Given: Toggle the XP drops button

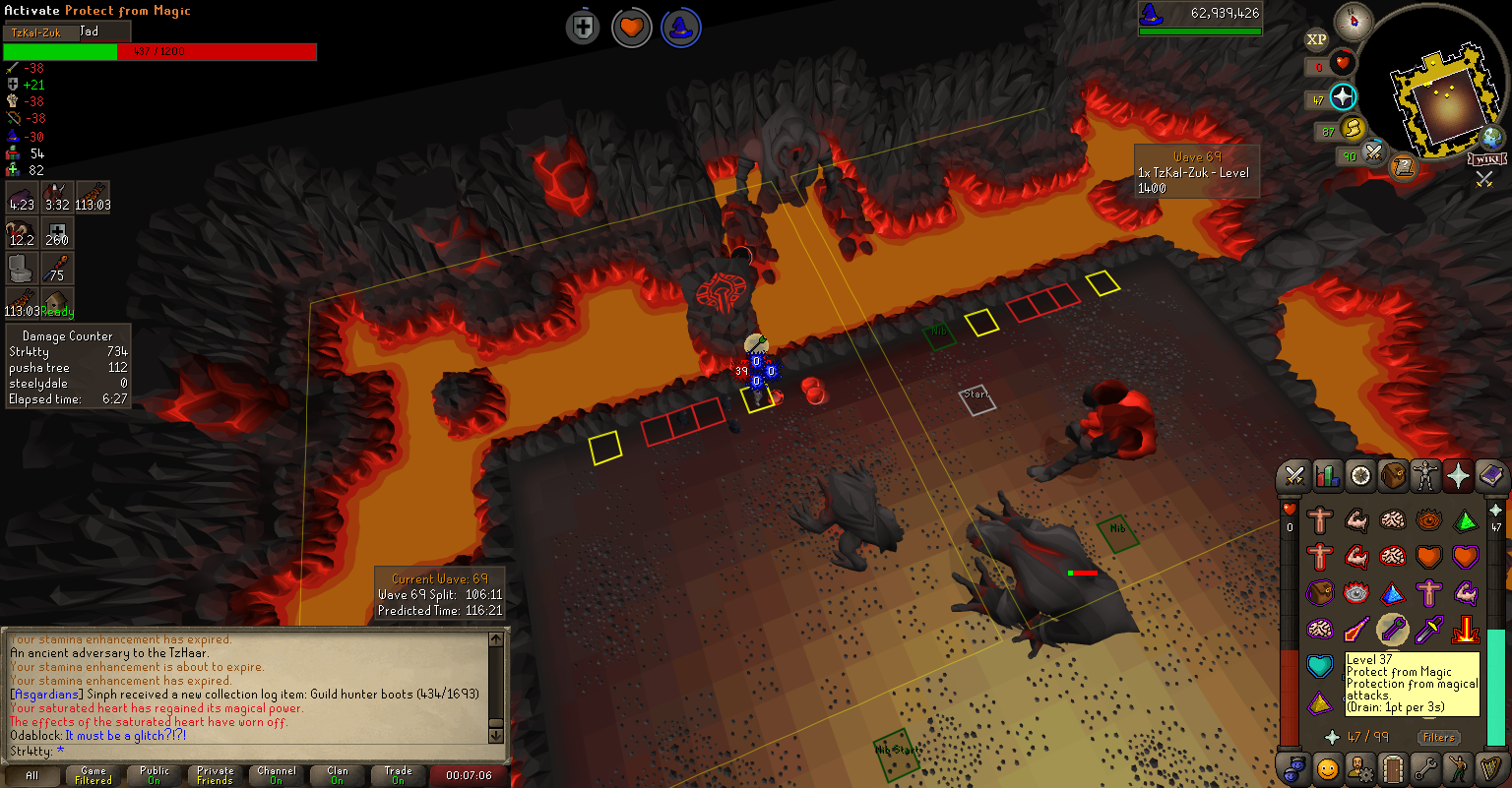Looking at the screenshot, I should pos(1316,39).
